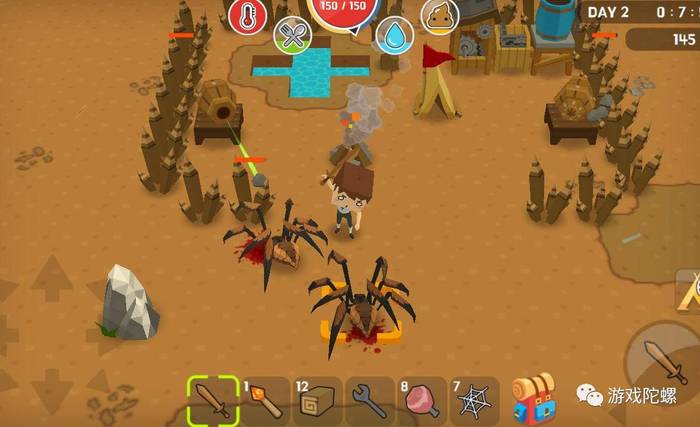The width and height of the screenshot is (700, 427).
Task: Tap the sword attack button
Action: (660, 360)
